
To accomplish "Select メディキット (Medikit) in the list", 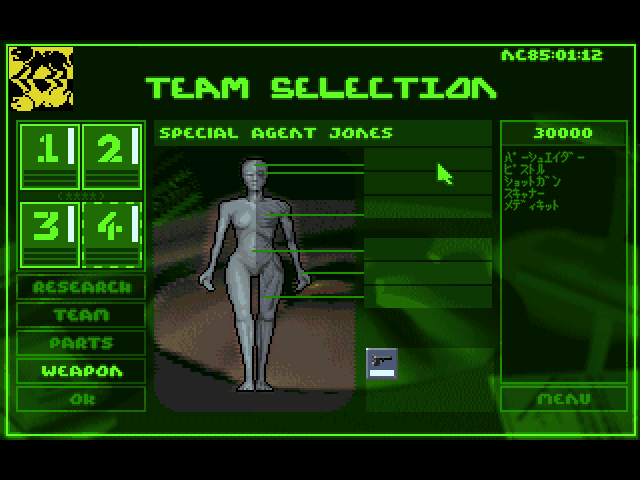I will pyautogui.click(x=534, y=205).
